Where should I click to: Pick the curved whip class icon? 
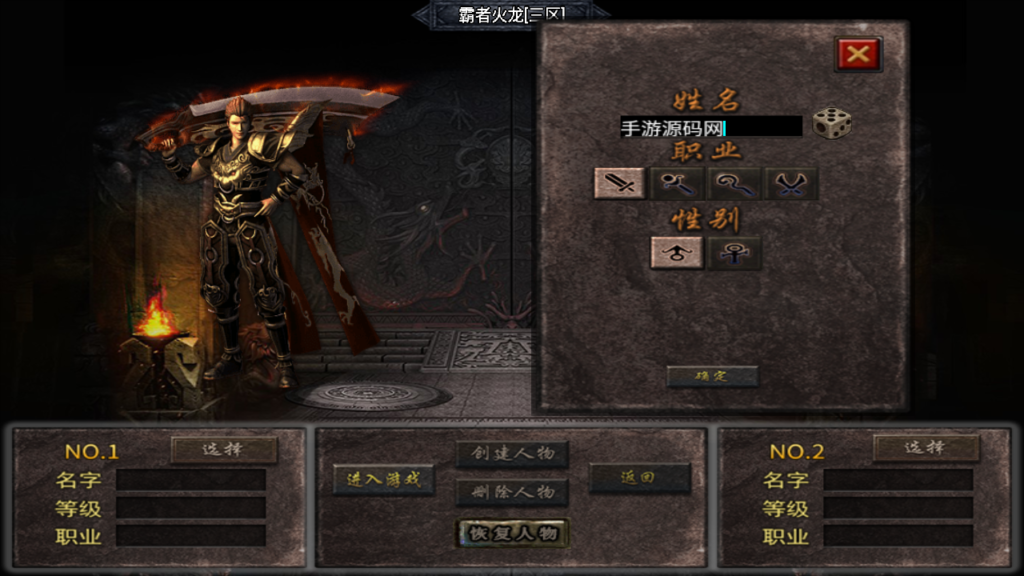[x=734, y=183]
